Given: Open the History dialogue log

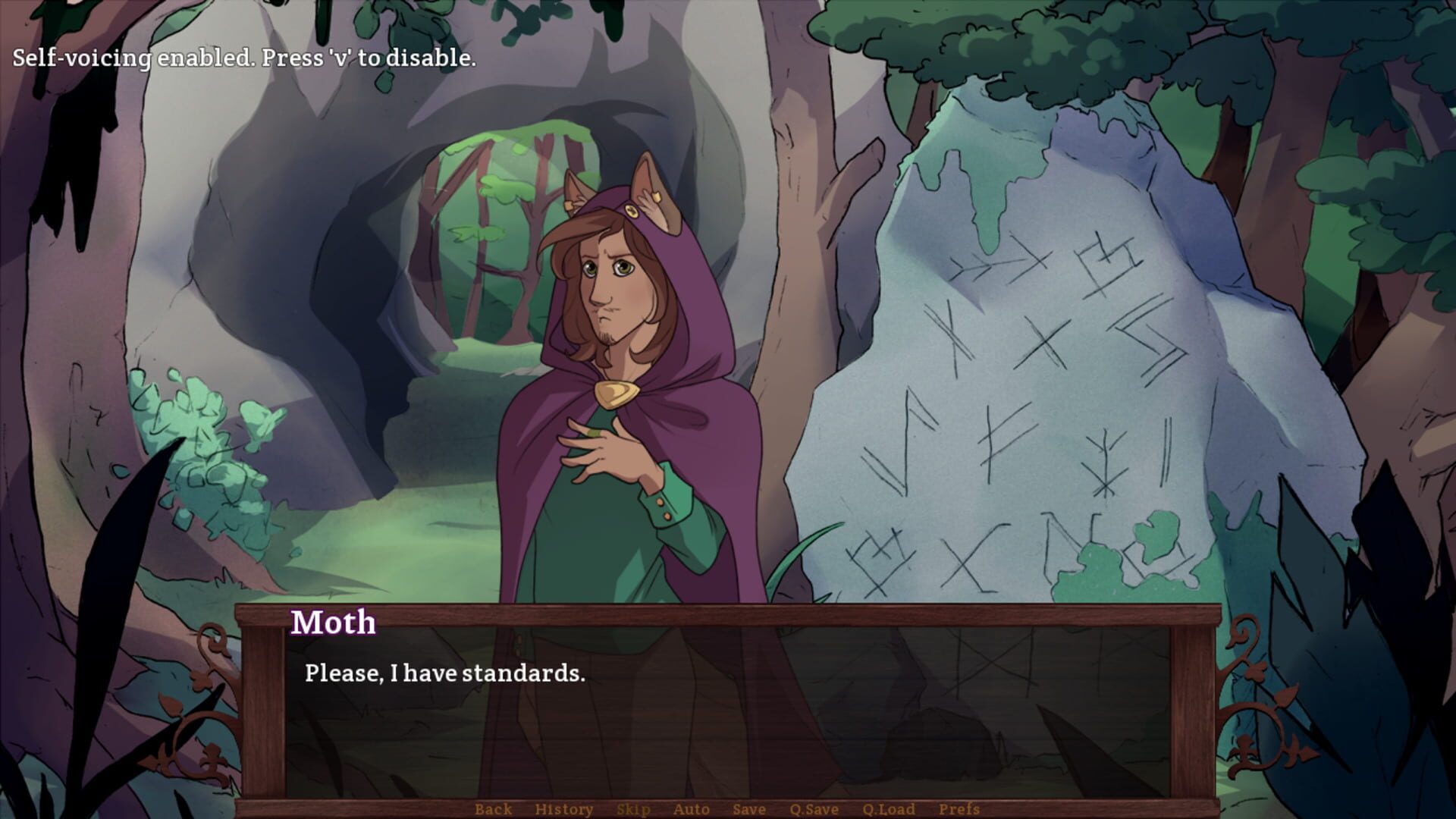Looking at the screenshot, I should tap(564, 808).
